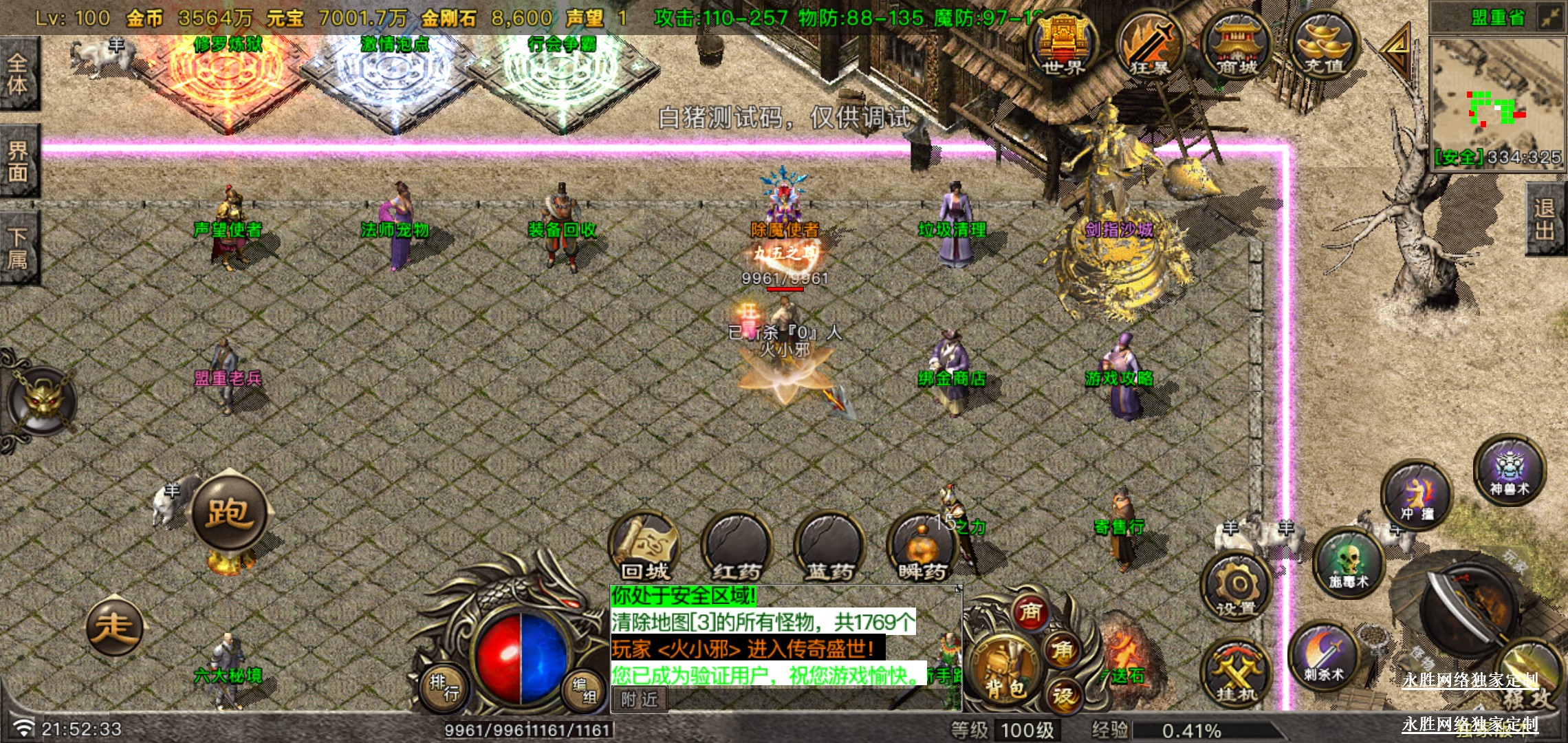Image resolution: width=1568 pixels, height=743 pixels.
Task: Open the 世界 world menu icon
Action: pyautogui.click(x=1063, y=45)
